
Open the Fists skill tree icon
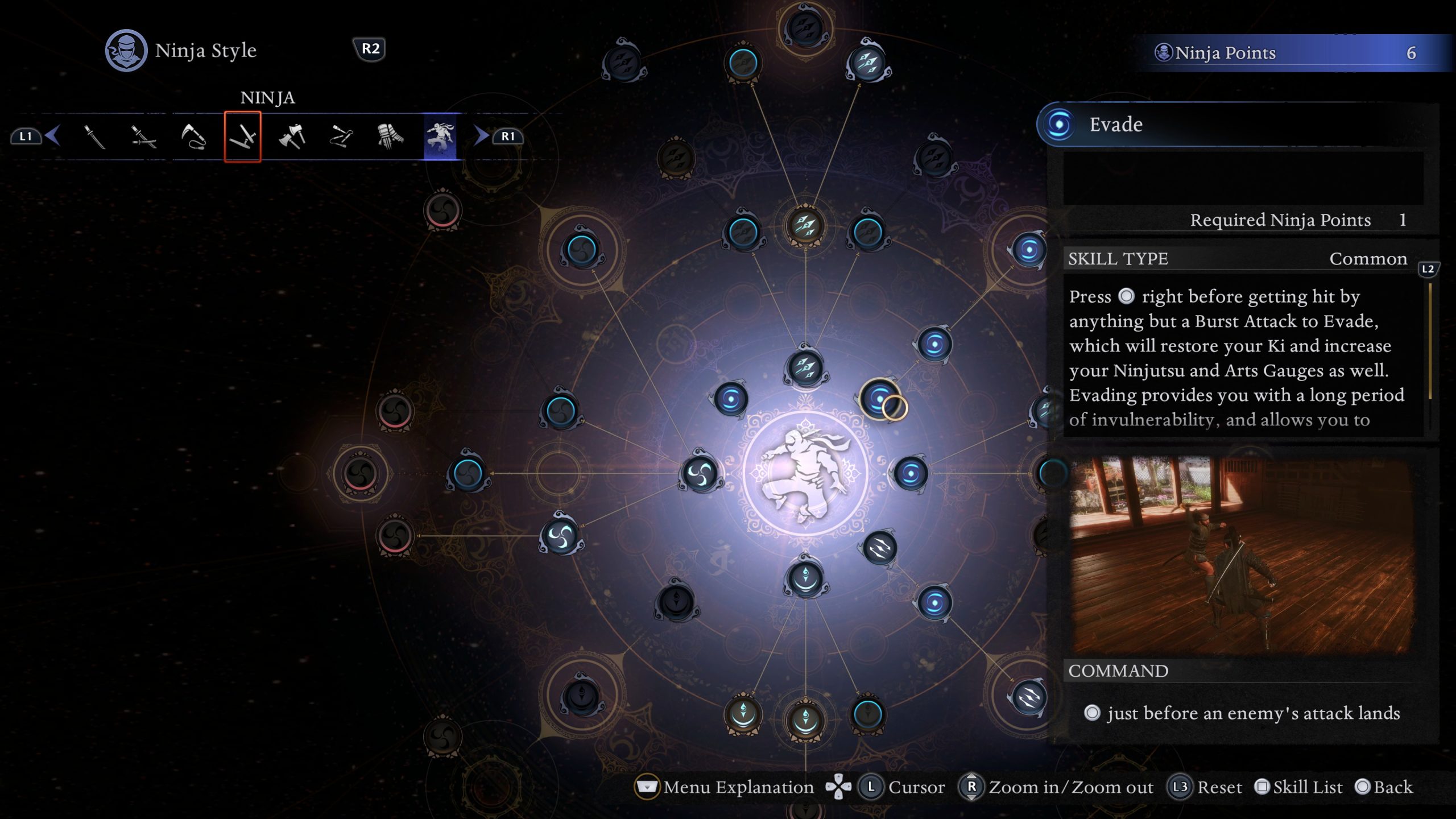point(388,136)
